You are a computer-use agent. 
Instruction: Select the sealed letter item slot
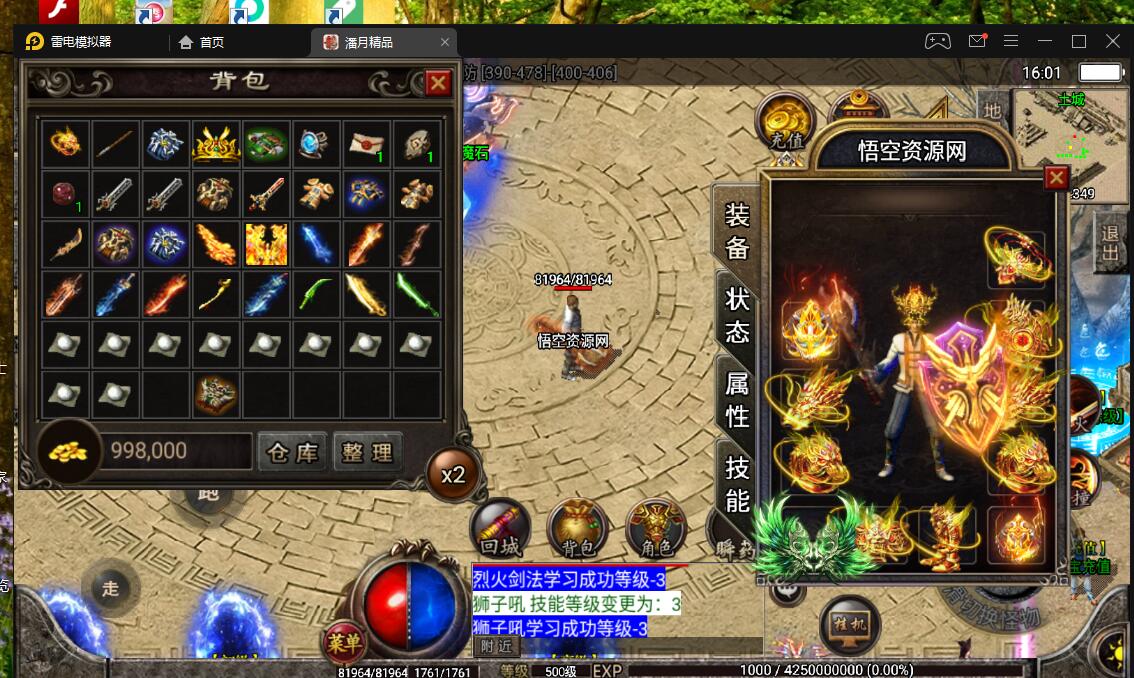[366, 145]
